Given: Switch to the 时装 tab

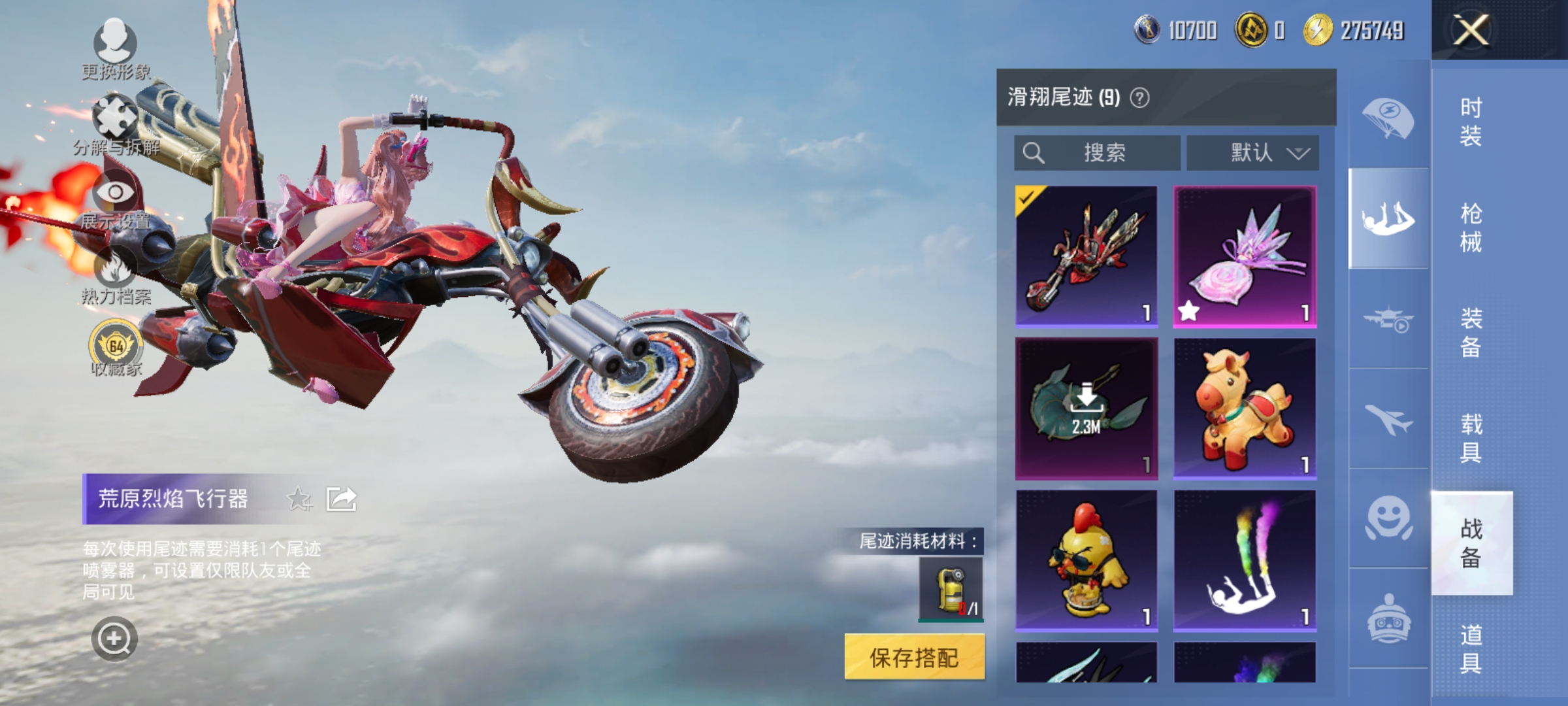Looking at the screenshot, I should [1471, 120].
